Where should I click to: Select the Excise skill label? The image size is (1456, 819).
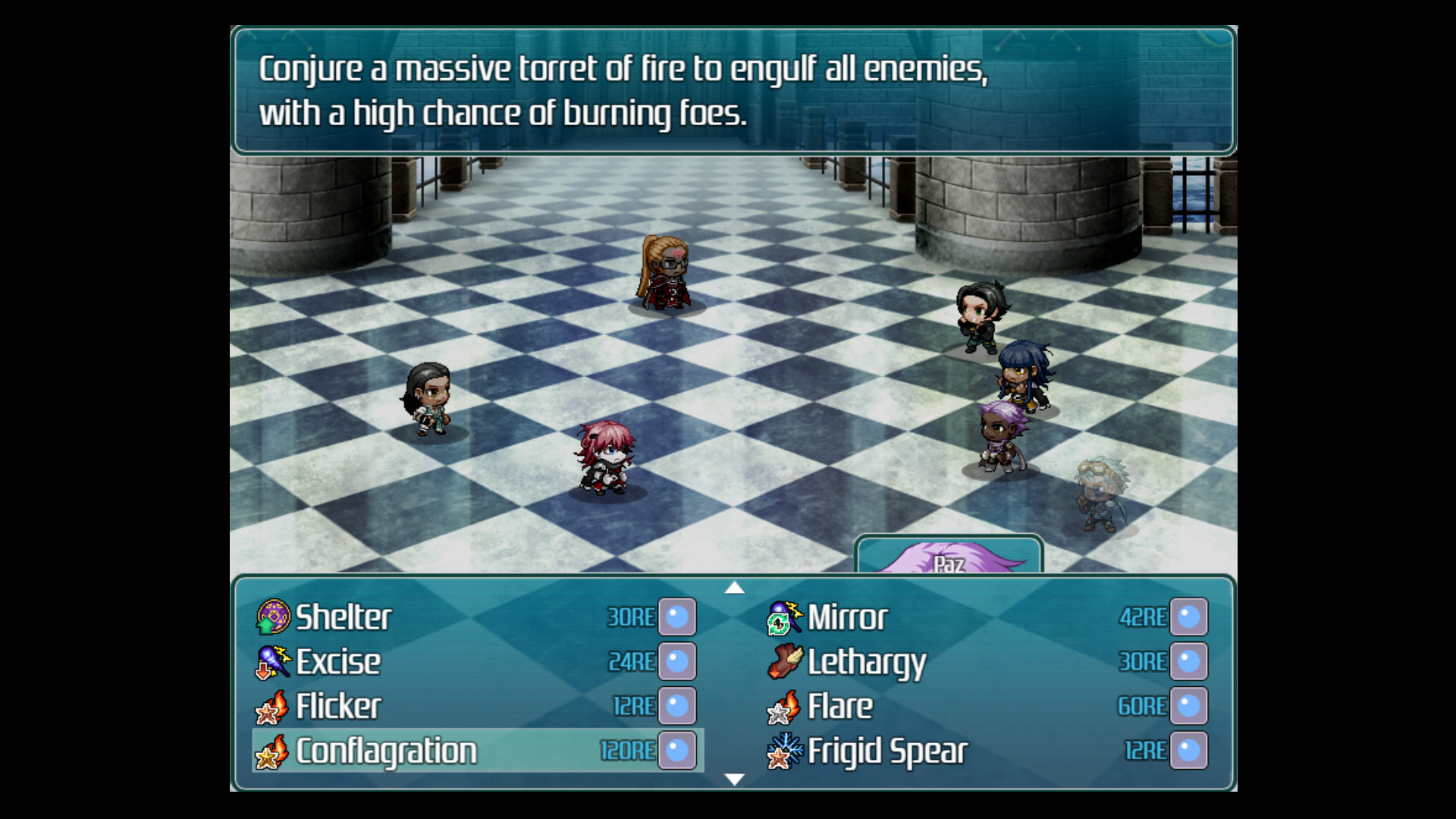(340, 661)
